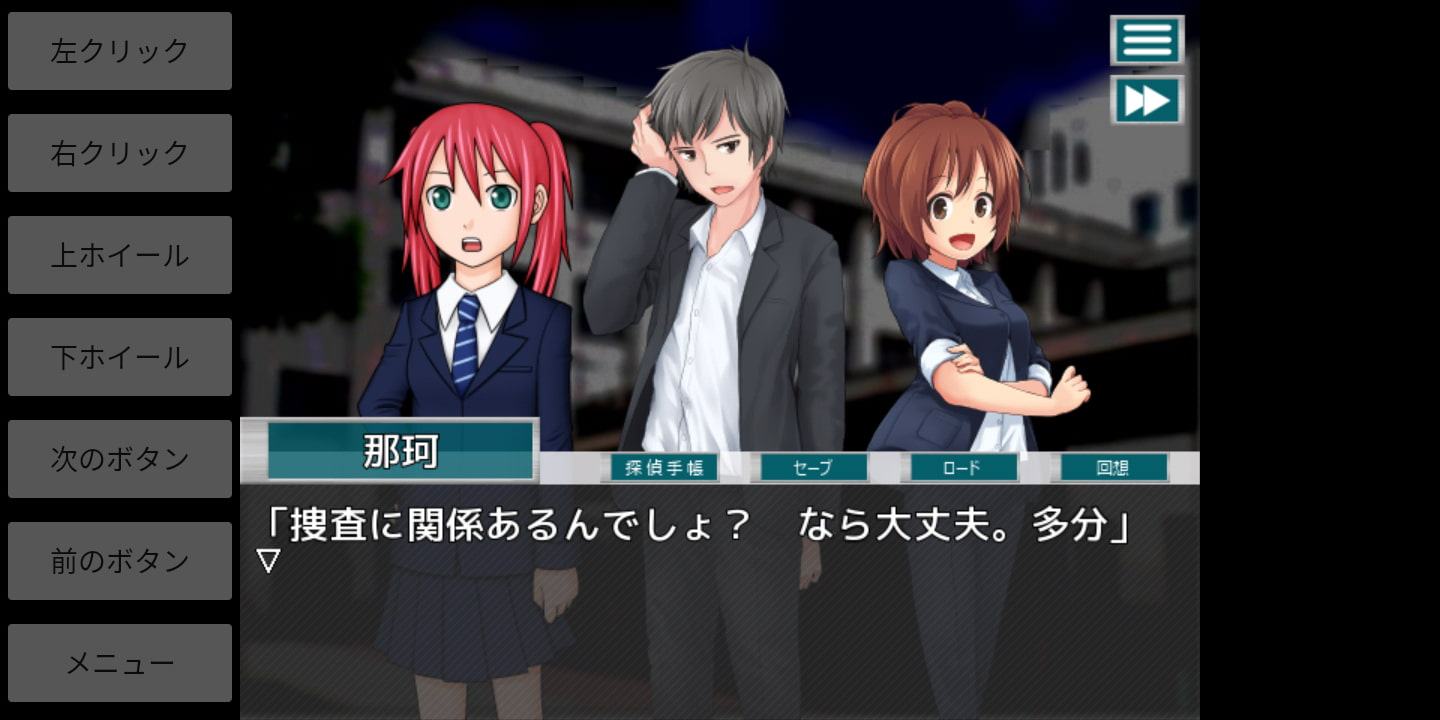Image resolution: width=1440 pixels, height=720 pixels.
Task: Select the 上ホイール overlay button
Action: 120,255
